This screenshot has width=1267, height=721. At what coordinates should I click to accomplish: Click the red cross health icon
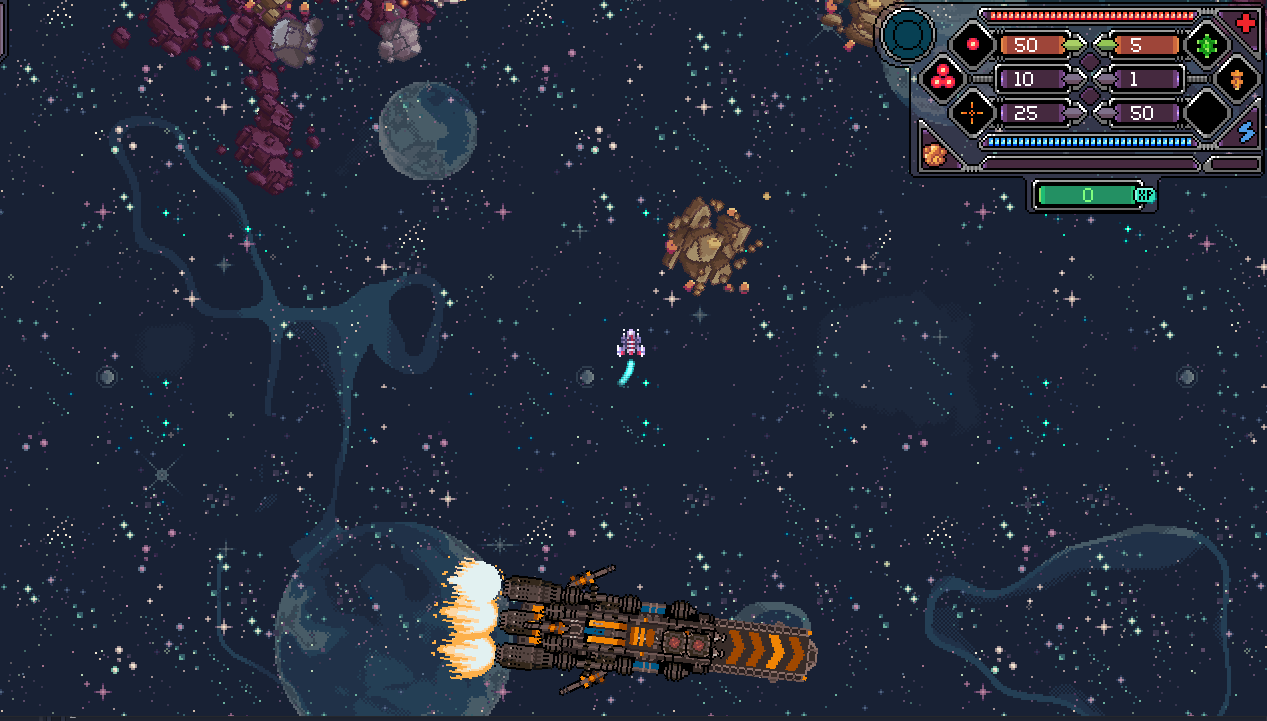click(1246, 22)
